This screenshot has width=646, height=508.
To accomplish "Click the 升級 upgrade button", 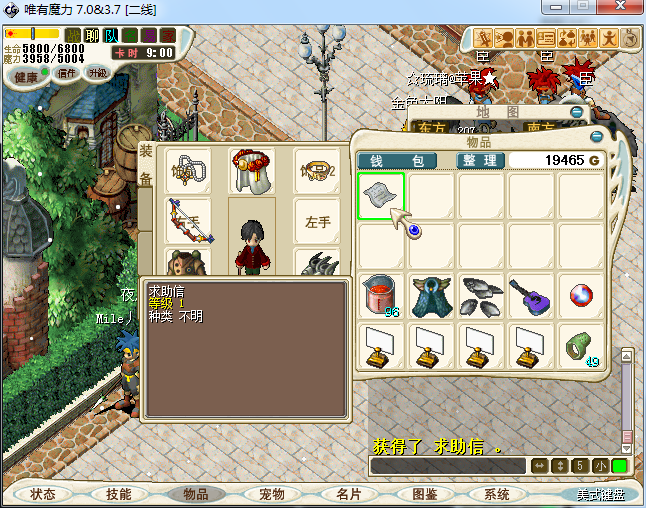I will 98,73.
